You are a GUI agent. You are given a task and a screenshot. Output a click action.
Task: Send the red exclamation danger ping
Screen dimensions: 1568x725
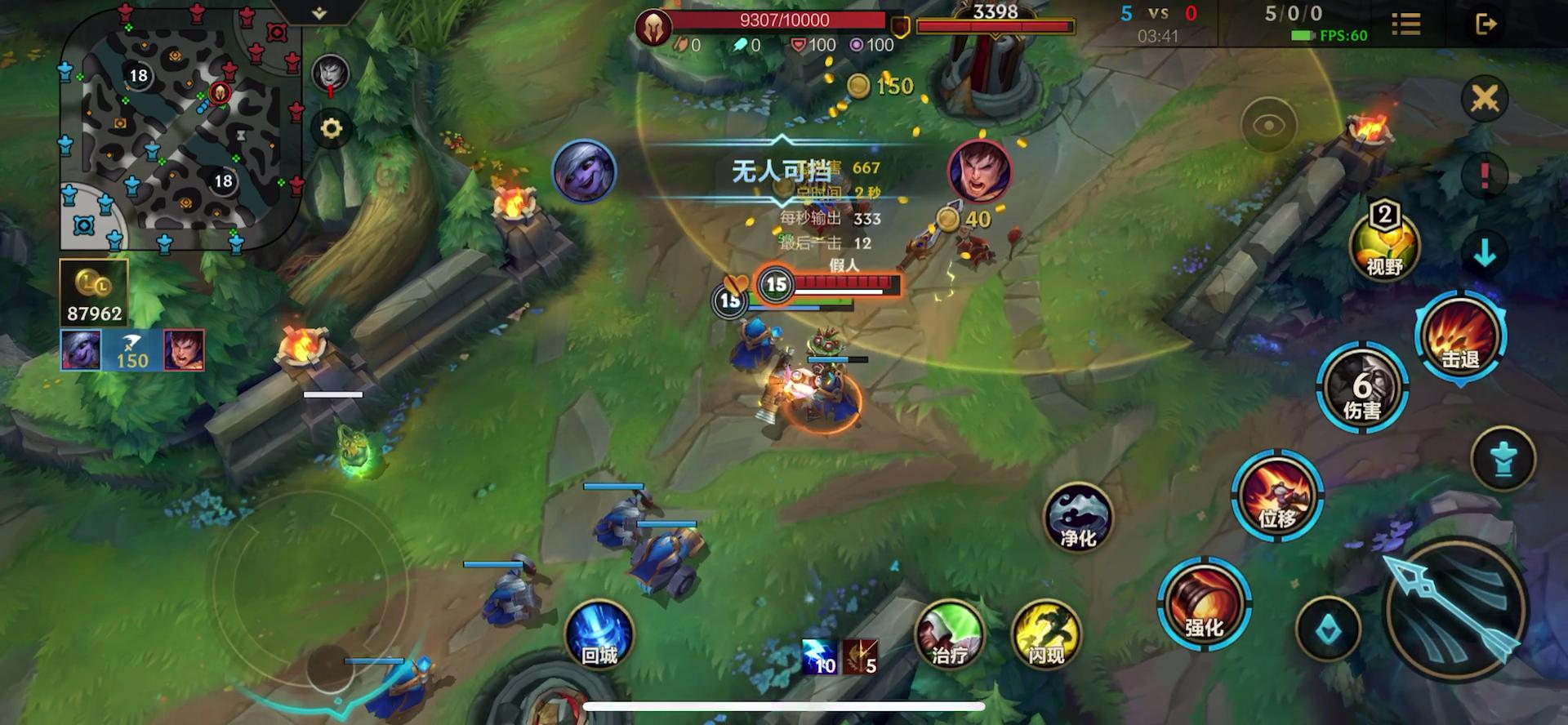coord(1484,175)
